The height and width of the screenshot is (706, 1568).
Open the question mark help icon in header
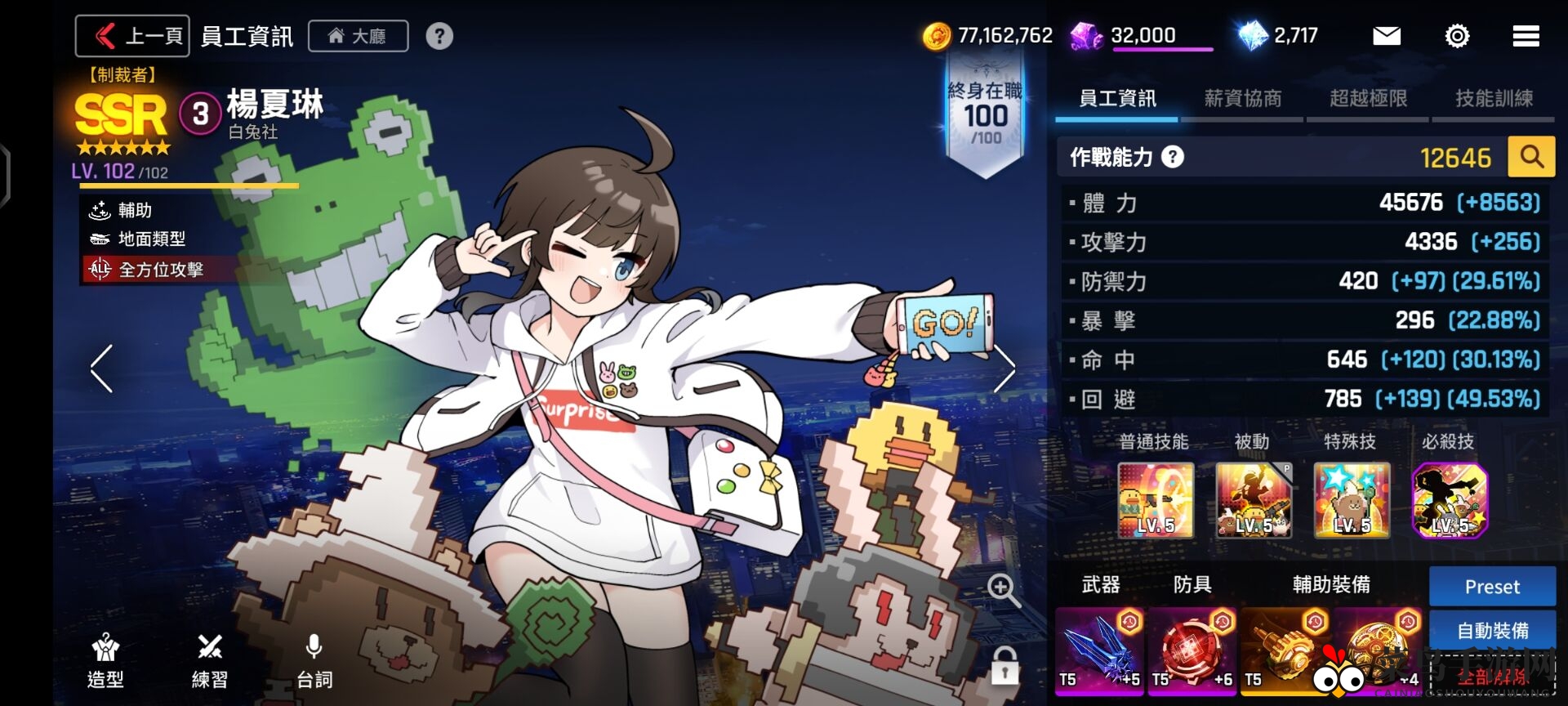tap(439, 36)
